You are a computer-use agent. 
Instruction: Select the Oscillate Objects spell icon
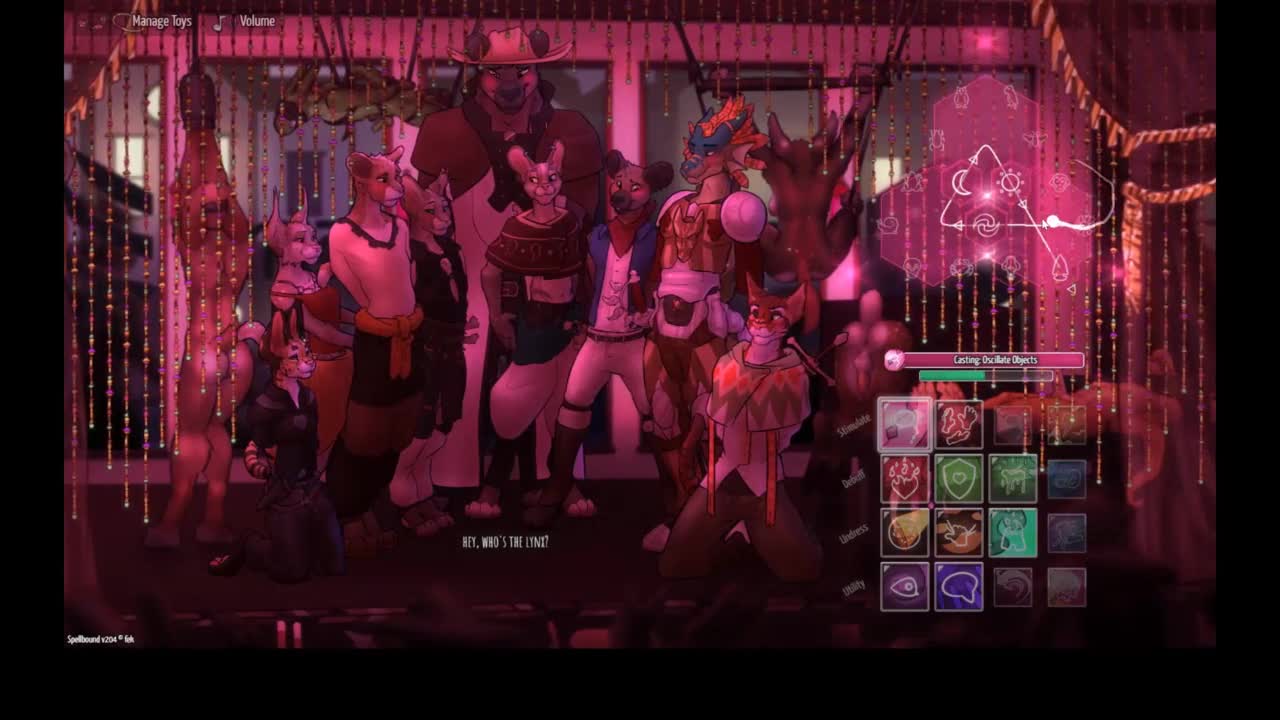(905, 425)
